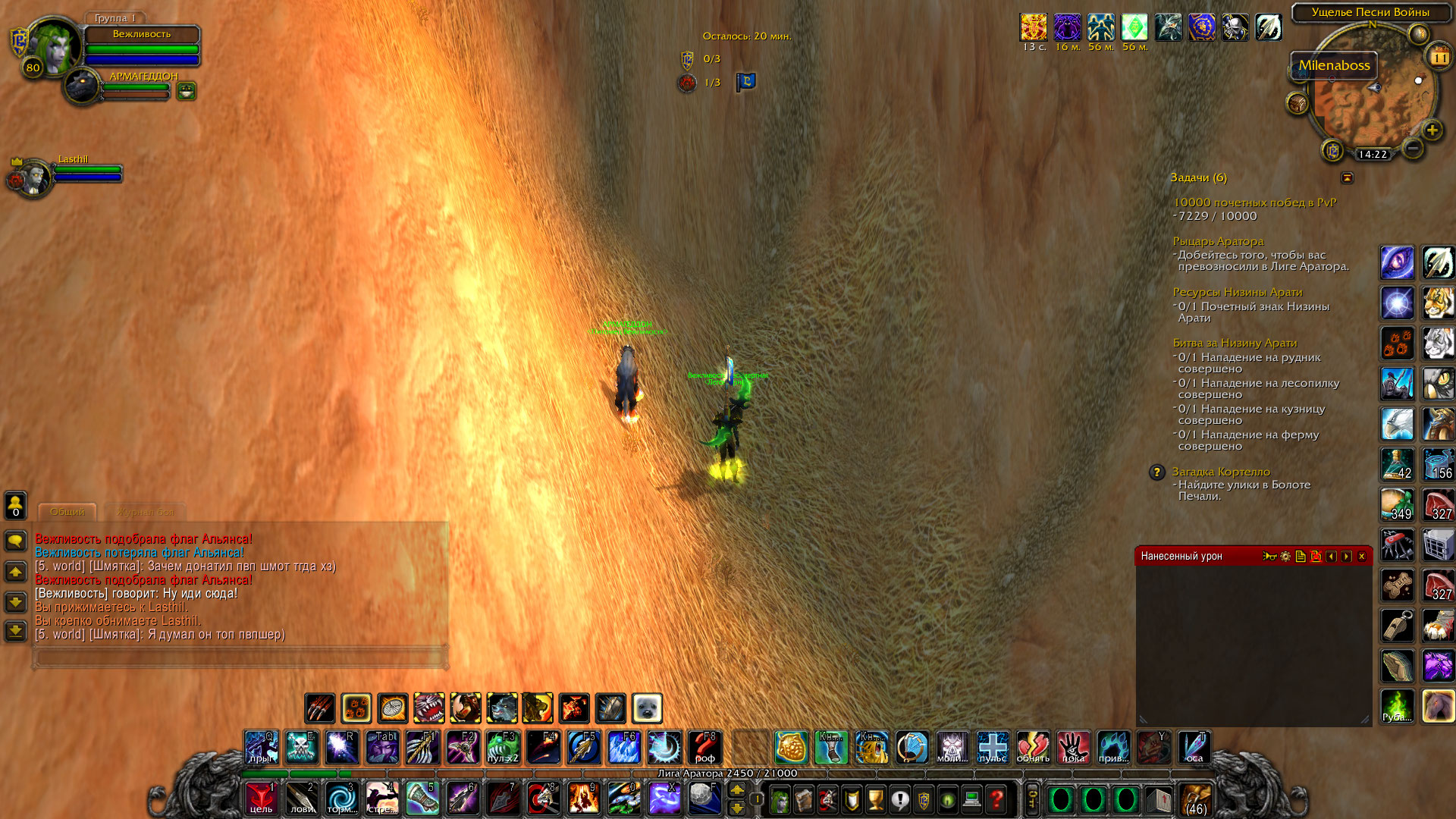Screen dimensions: 1456x819
Task: Activate the 'цель' ability in slot 1
Action: click(262, 799)
